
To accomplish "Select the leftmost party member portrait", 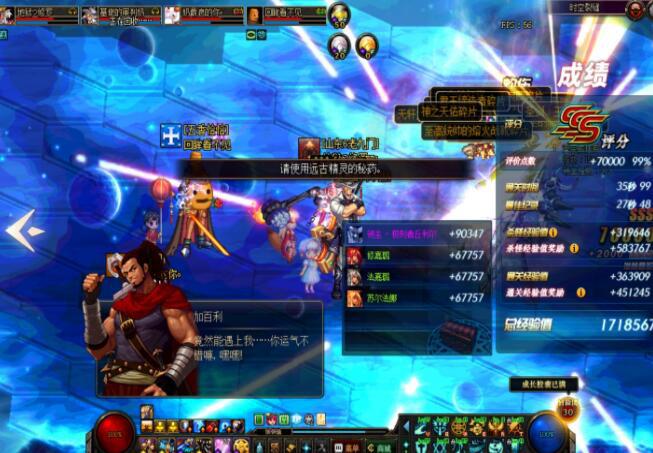I will 8,14.
